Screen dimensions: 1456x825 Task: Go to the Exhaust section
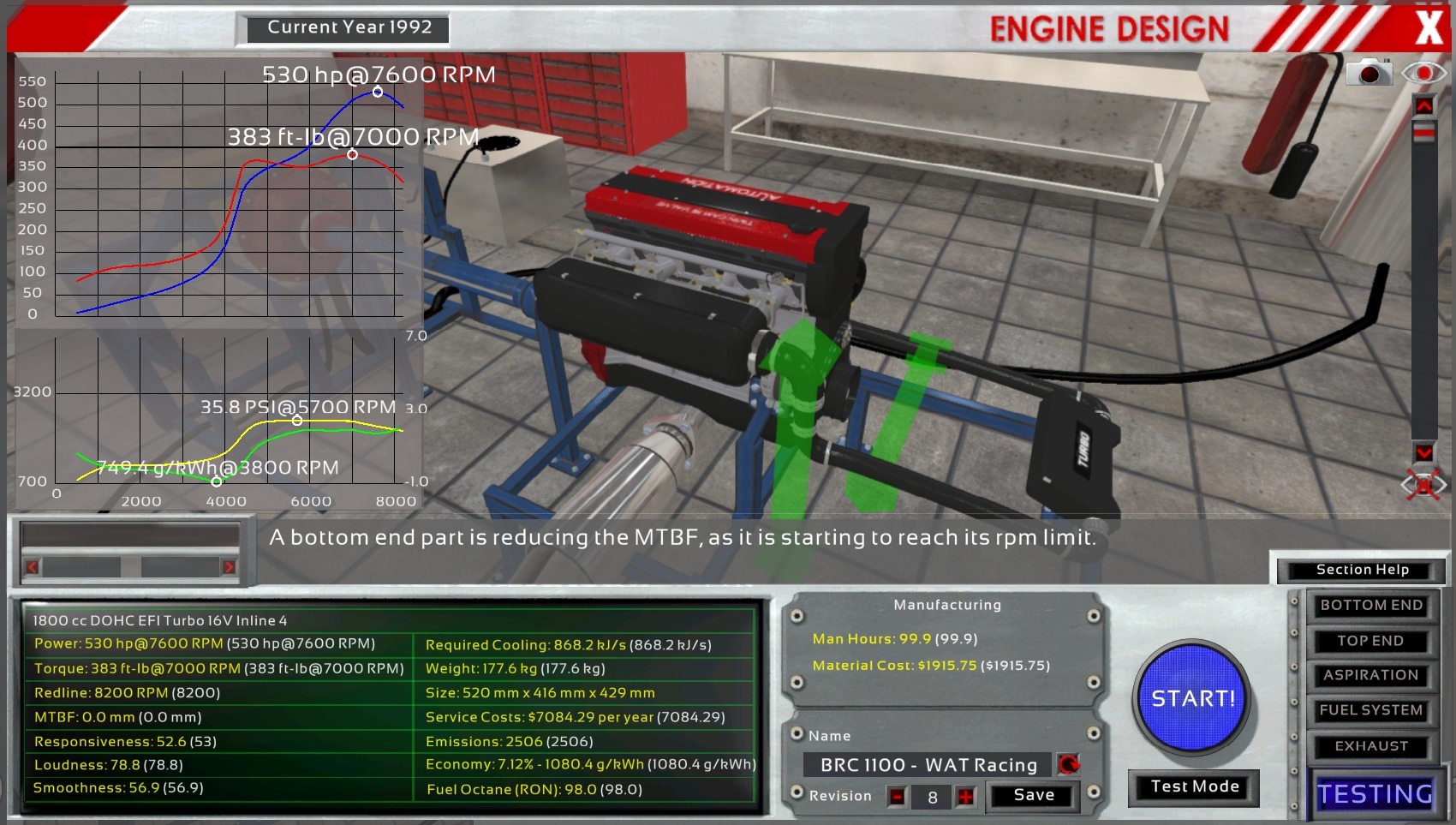point(1370,747)
